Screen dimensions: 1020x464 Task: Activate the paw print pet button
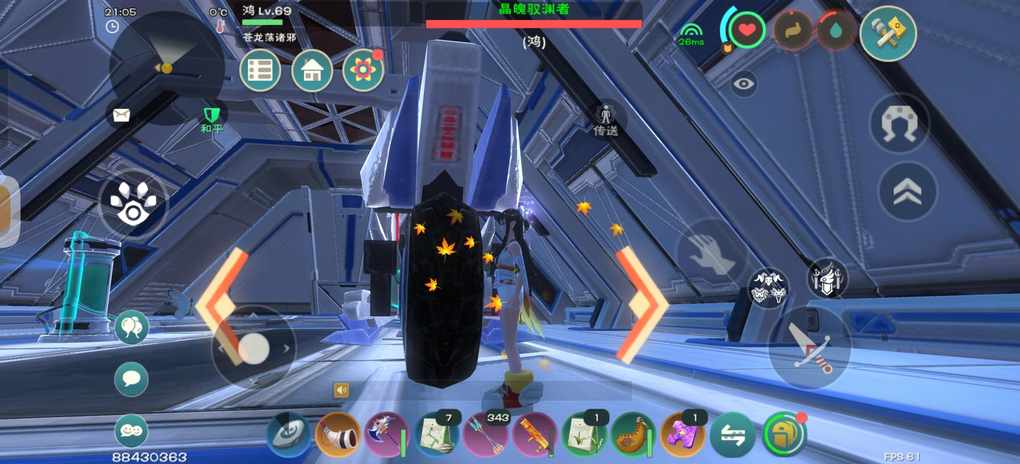coord(132,206)
